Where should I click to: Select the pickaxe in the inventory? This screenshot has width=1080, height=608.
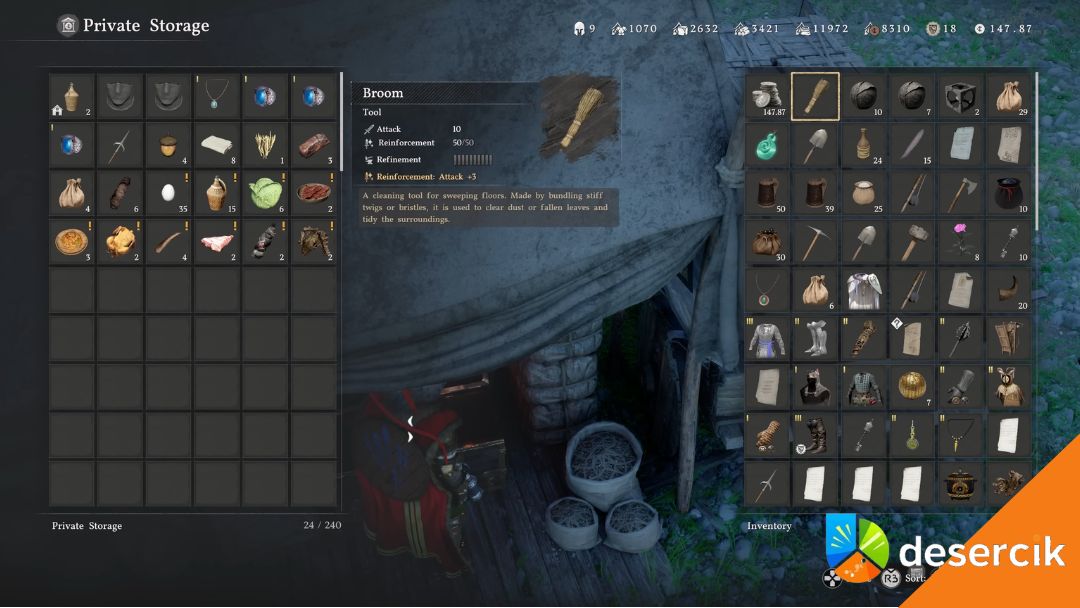815,241
